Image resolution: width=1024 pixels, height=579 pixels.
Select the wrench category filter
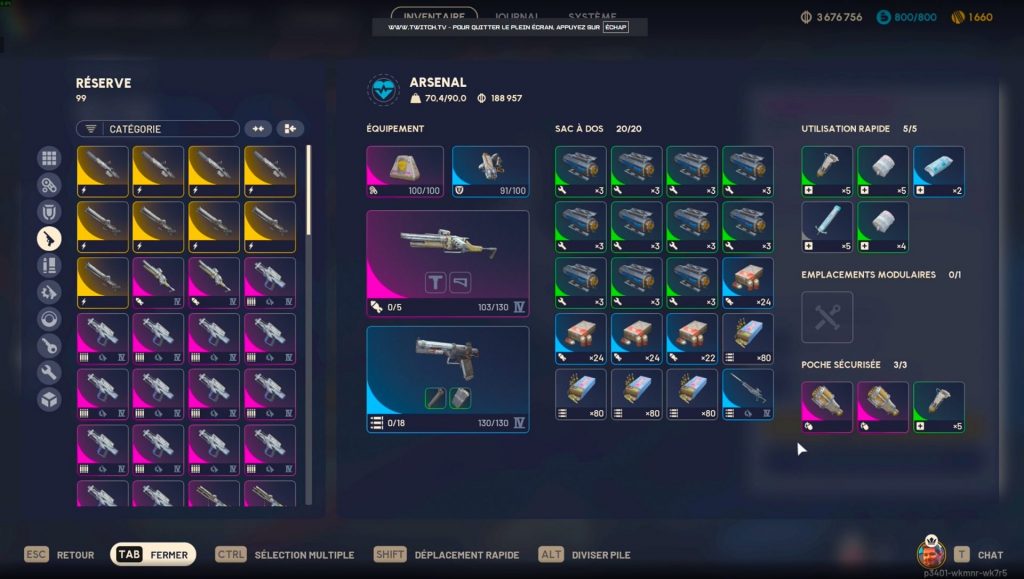(x=49, y=373)
